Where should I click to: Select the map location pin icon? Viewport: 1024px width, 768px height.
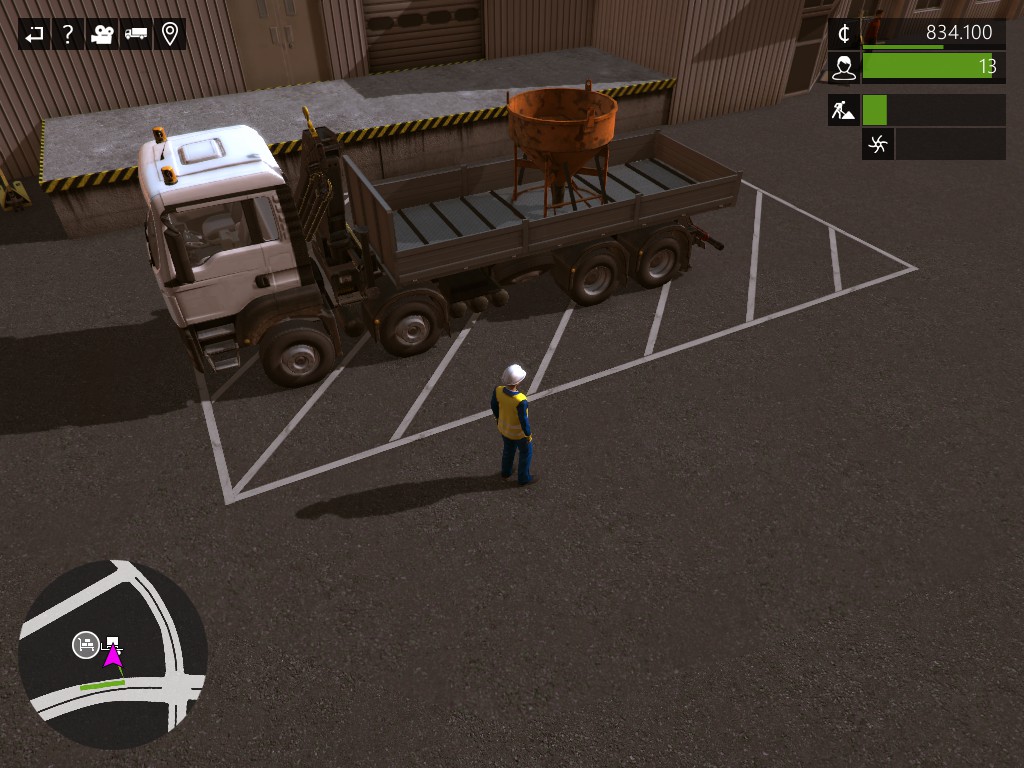[170, 34]
